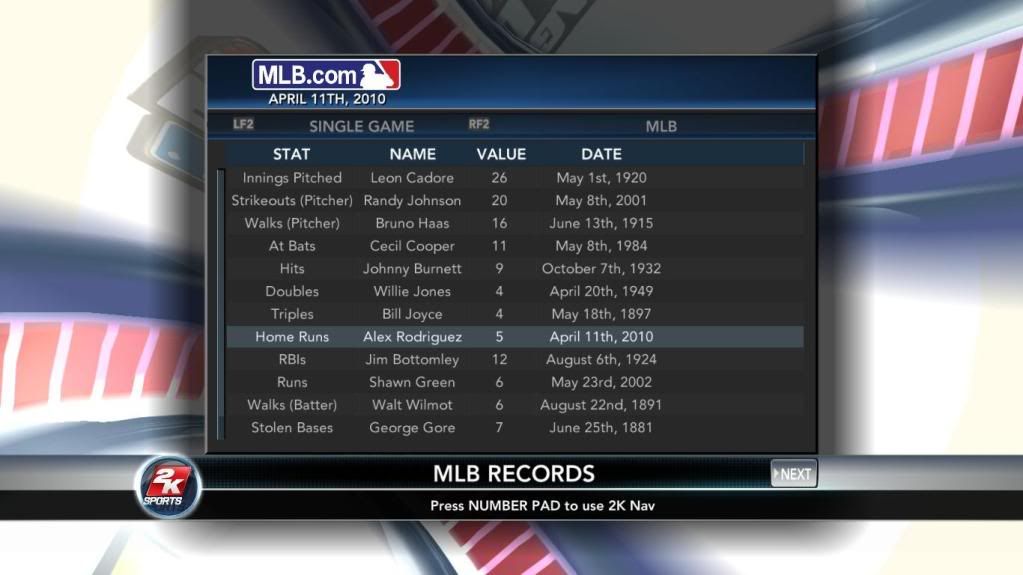Screen dimensions: 1023x575
Task: Select the RBIs record by Jim Bottomley
Action: pyautogui.click(x=514, y=360)
